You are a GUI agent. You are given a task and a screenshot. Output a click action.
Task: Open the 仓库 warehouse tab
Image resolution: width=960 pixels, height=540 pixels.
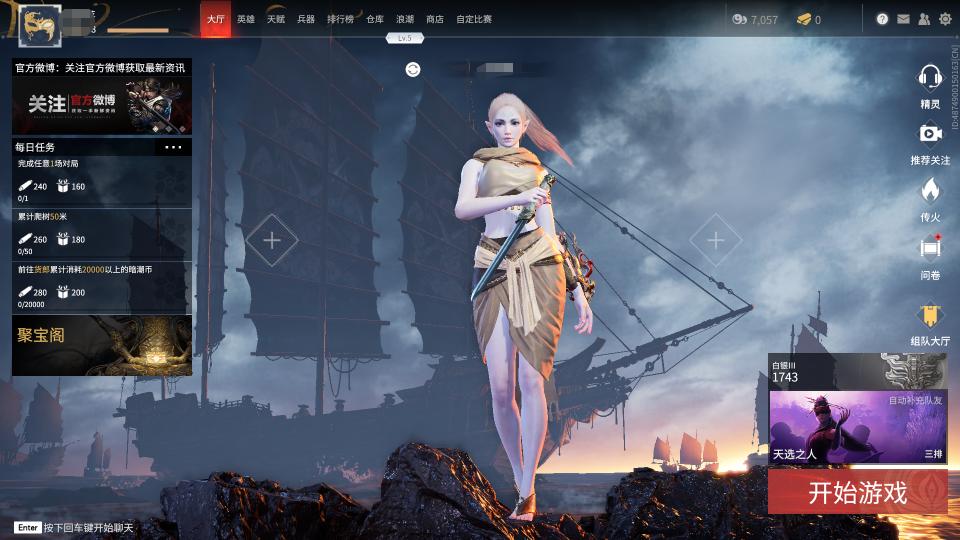point(375,19)
